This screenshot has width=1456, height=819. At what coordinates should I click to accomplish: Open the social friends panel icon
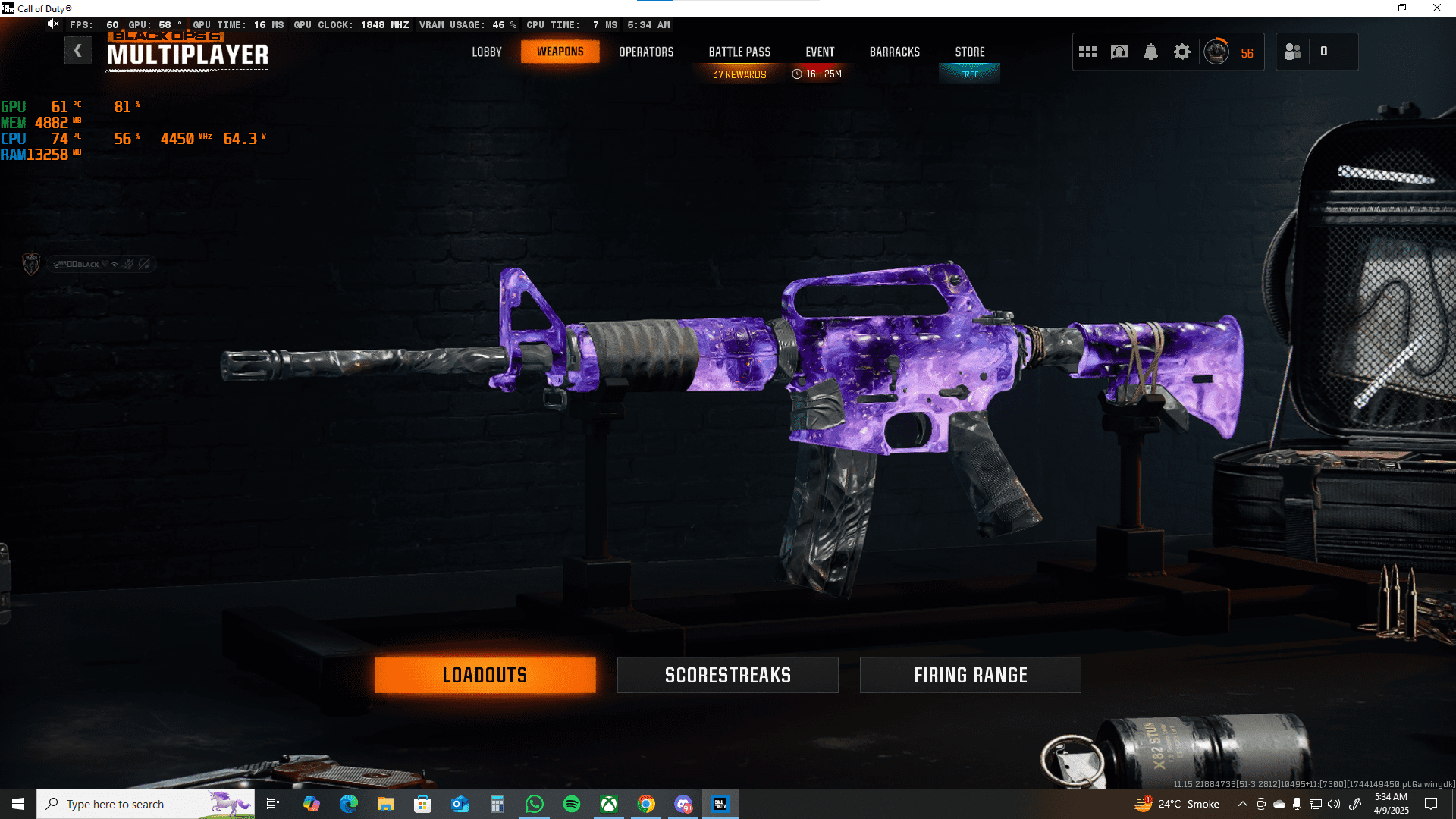(x=1293, y=52)
